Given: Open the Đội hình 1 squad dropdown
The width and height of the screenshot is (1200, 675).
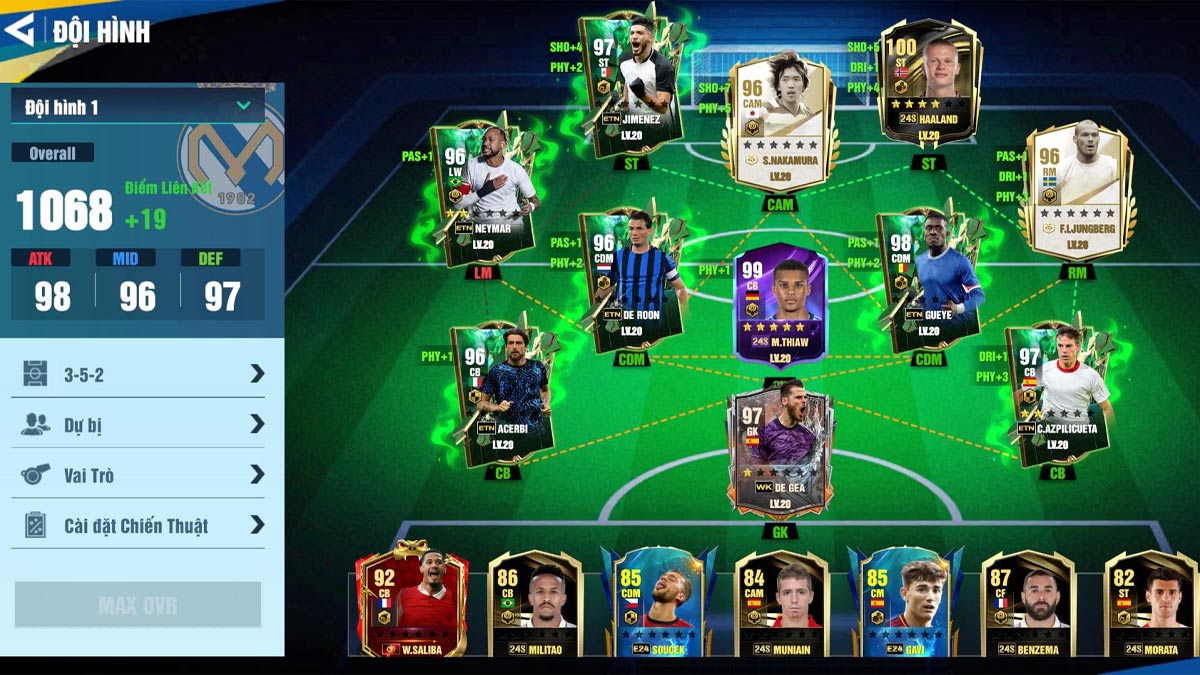Looking at the screenshot, I should click(x=138, y=106).
